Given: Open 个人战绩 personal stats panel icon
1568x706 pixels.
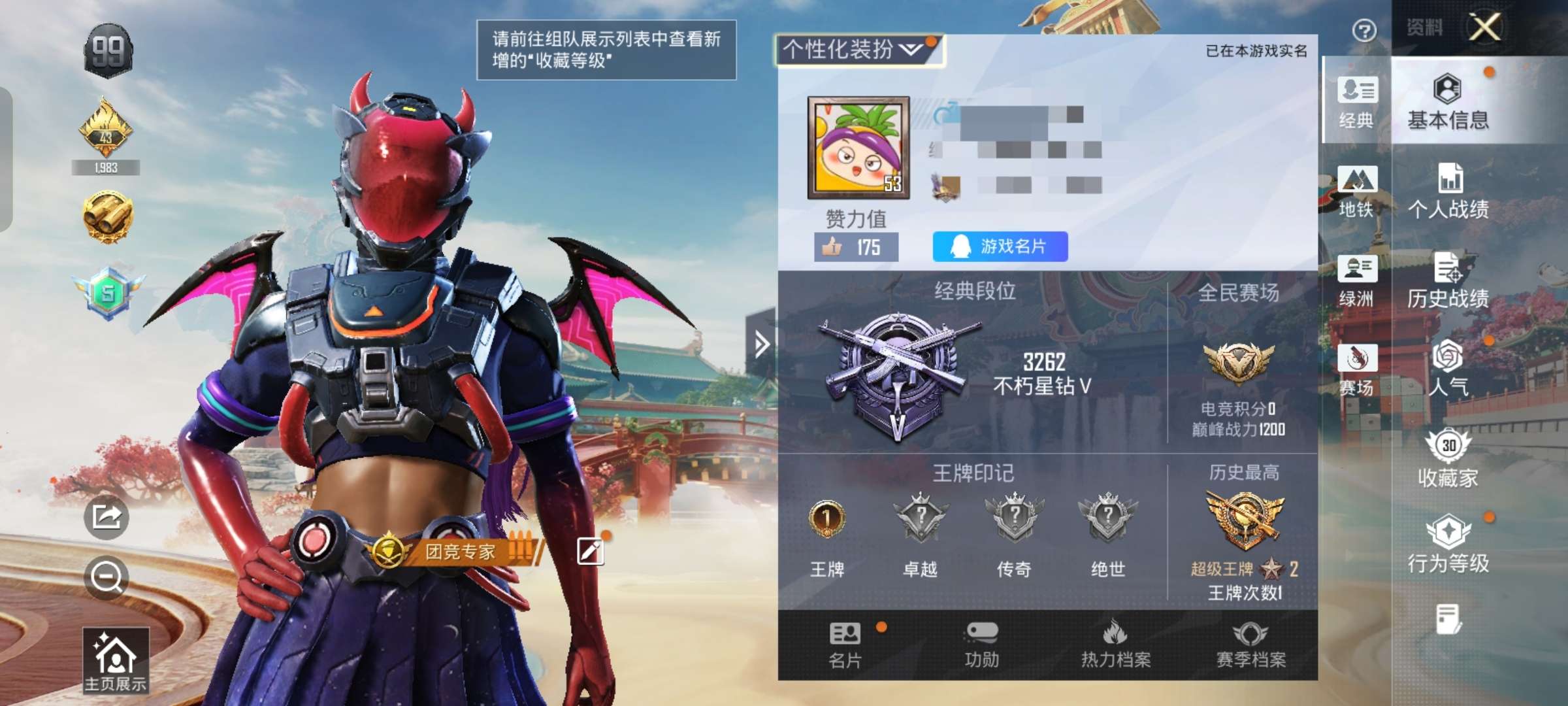Looking at the screenshot, I should pos(1448,190).
